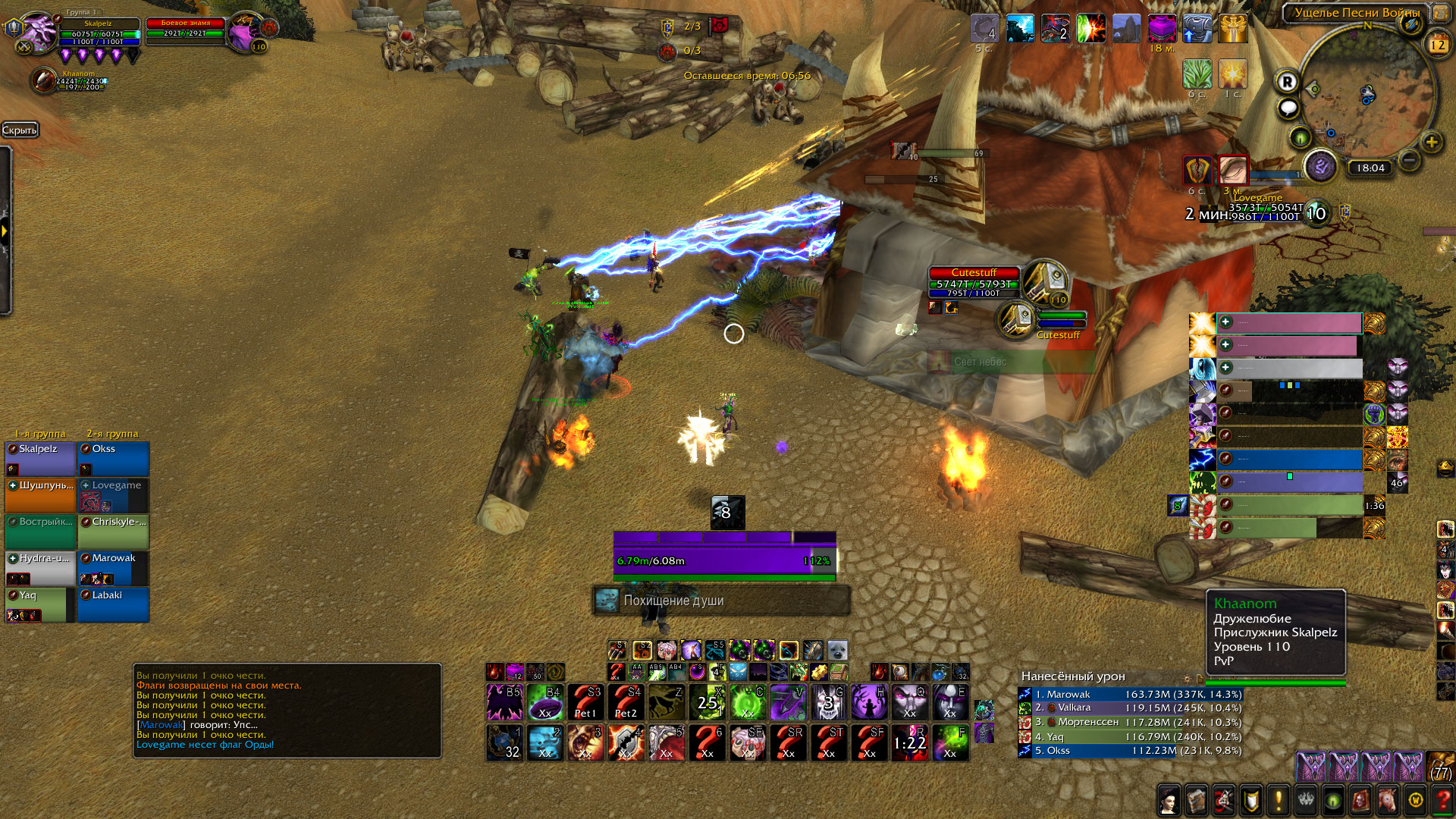Use the ability bound to key F
The image size is (1456, 819).
coord(950,742)
